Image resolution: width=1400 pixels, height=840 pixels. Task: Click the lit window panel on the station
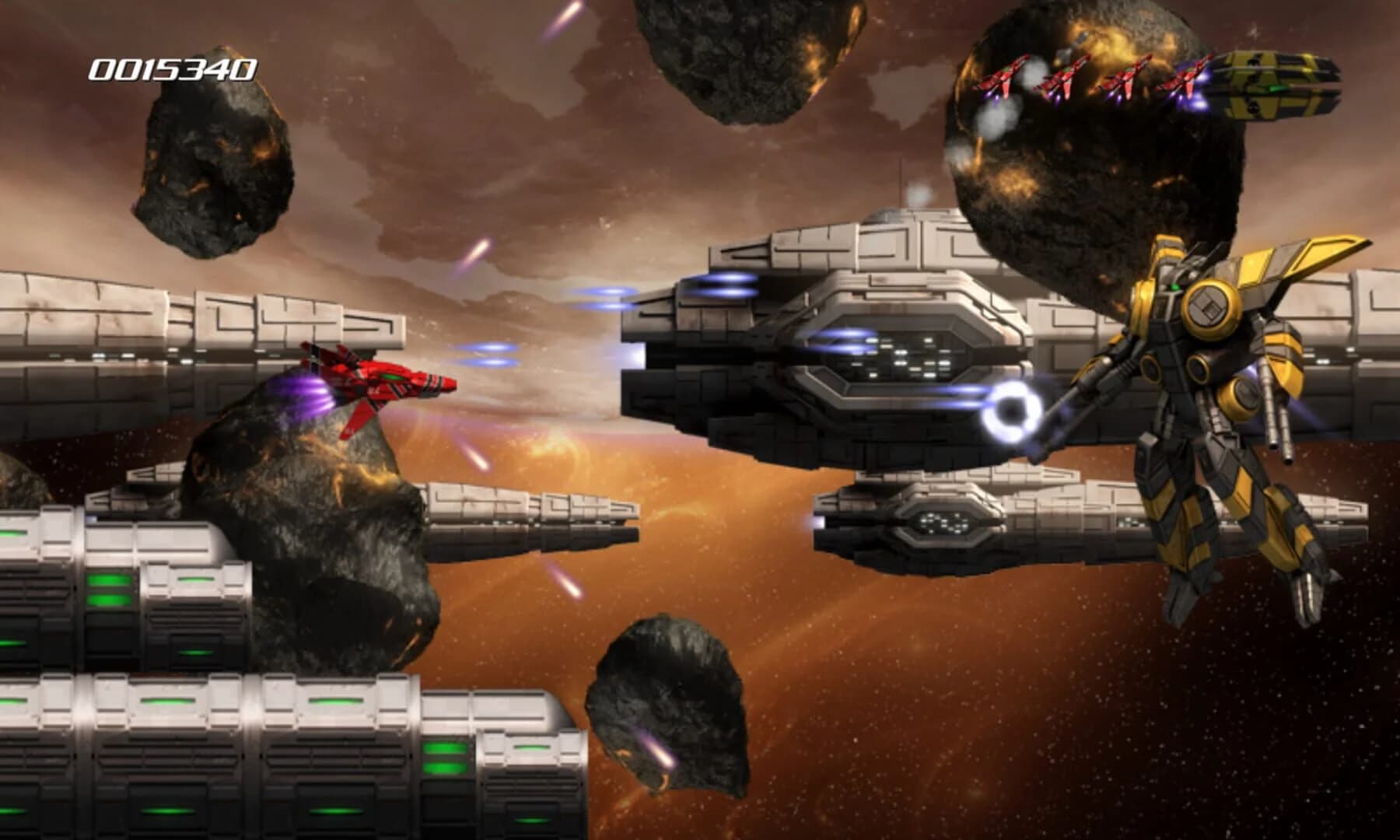[894, 358]
